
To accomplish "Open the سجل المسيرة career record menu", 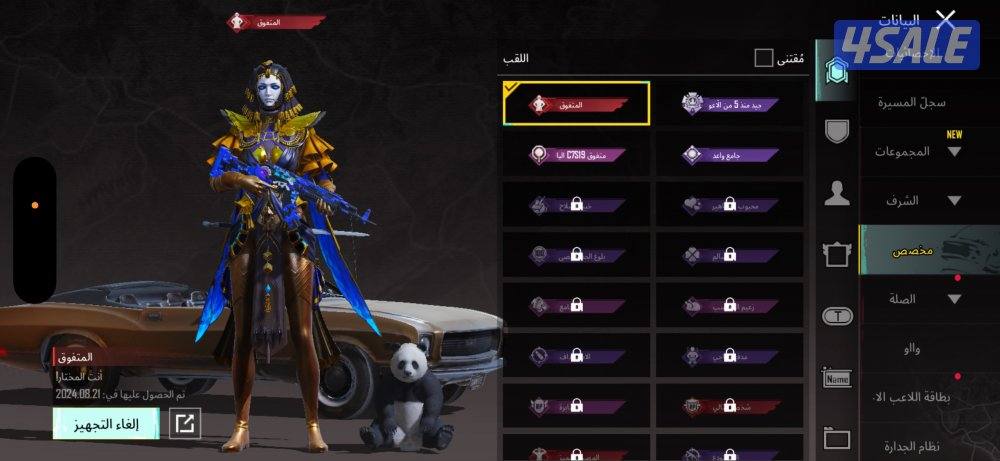I will (912, 102).
